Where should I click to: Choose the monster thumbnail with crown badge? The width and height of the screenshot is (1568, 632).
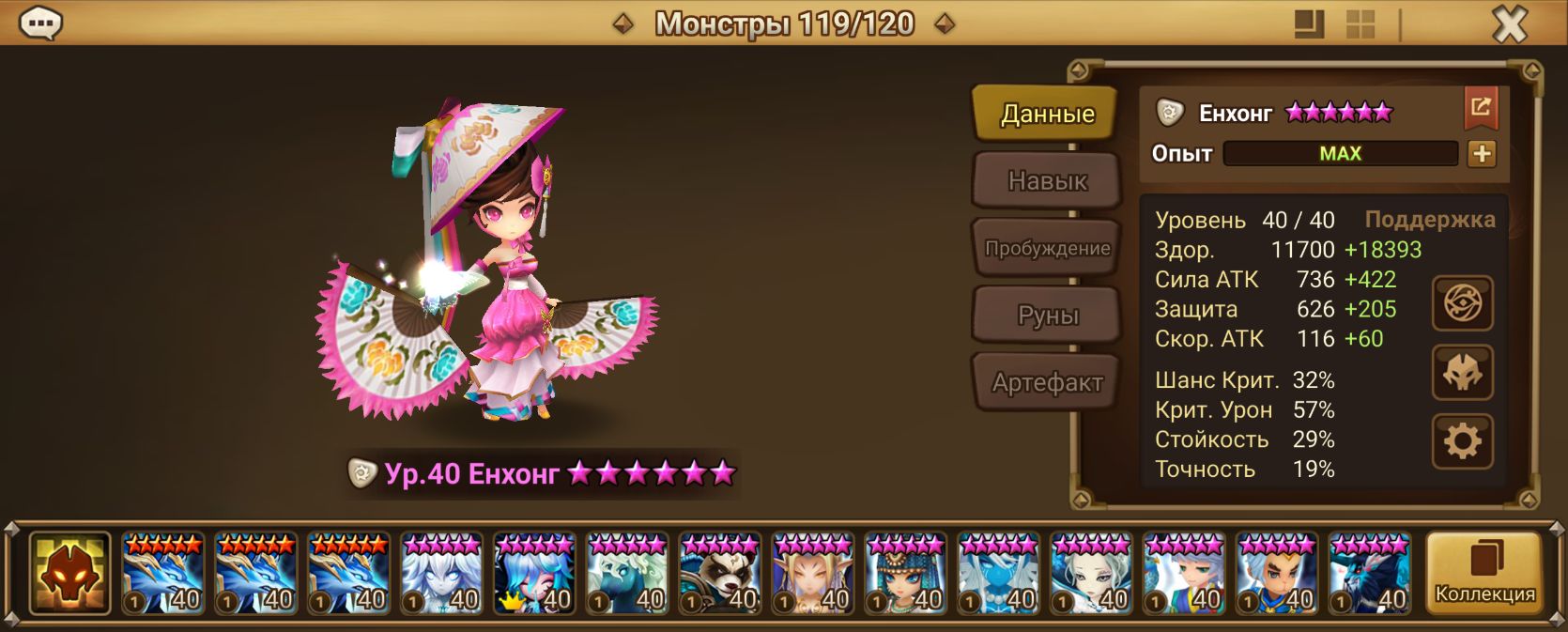click(534, 574)
